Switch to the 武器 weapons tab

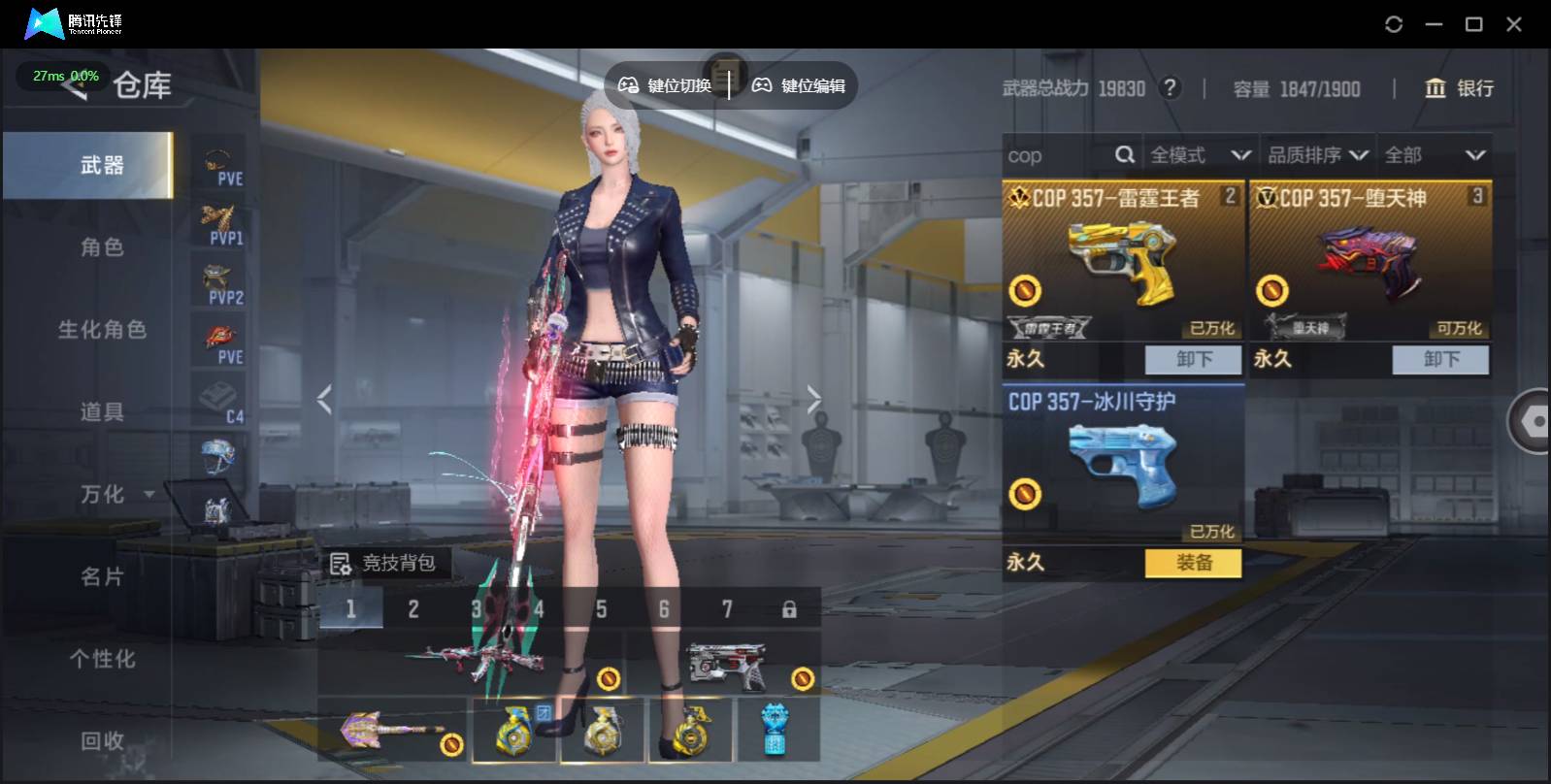[x=101, y=166]
